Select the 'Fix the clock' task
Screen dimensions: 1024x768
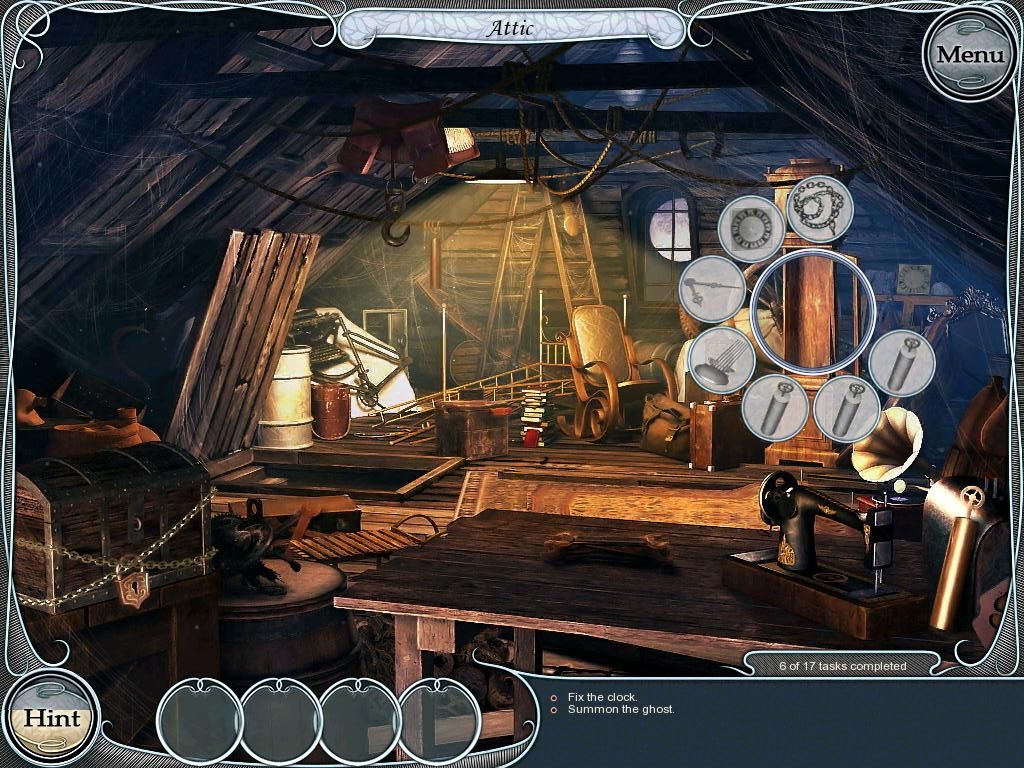pos(601,697)
